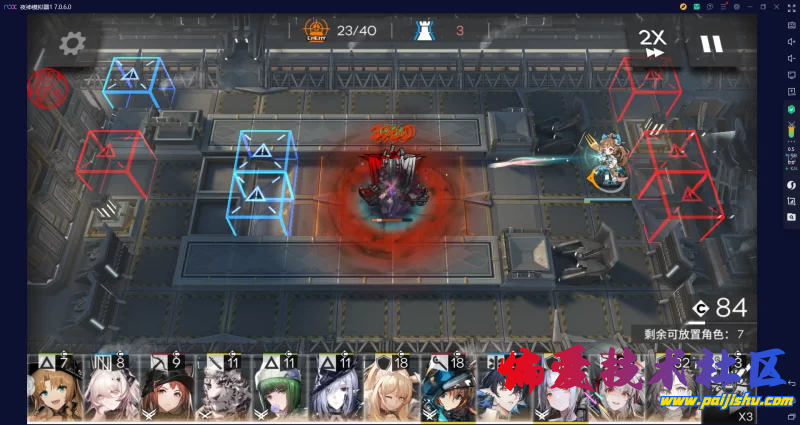The height and width of the screenshot is (425, 800).
Task: Pick the blonde long-haired defender card costing 18
Action: pos(388,389)
